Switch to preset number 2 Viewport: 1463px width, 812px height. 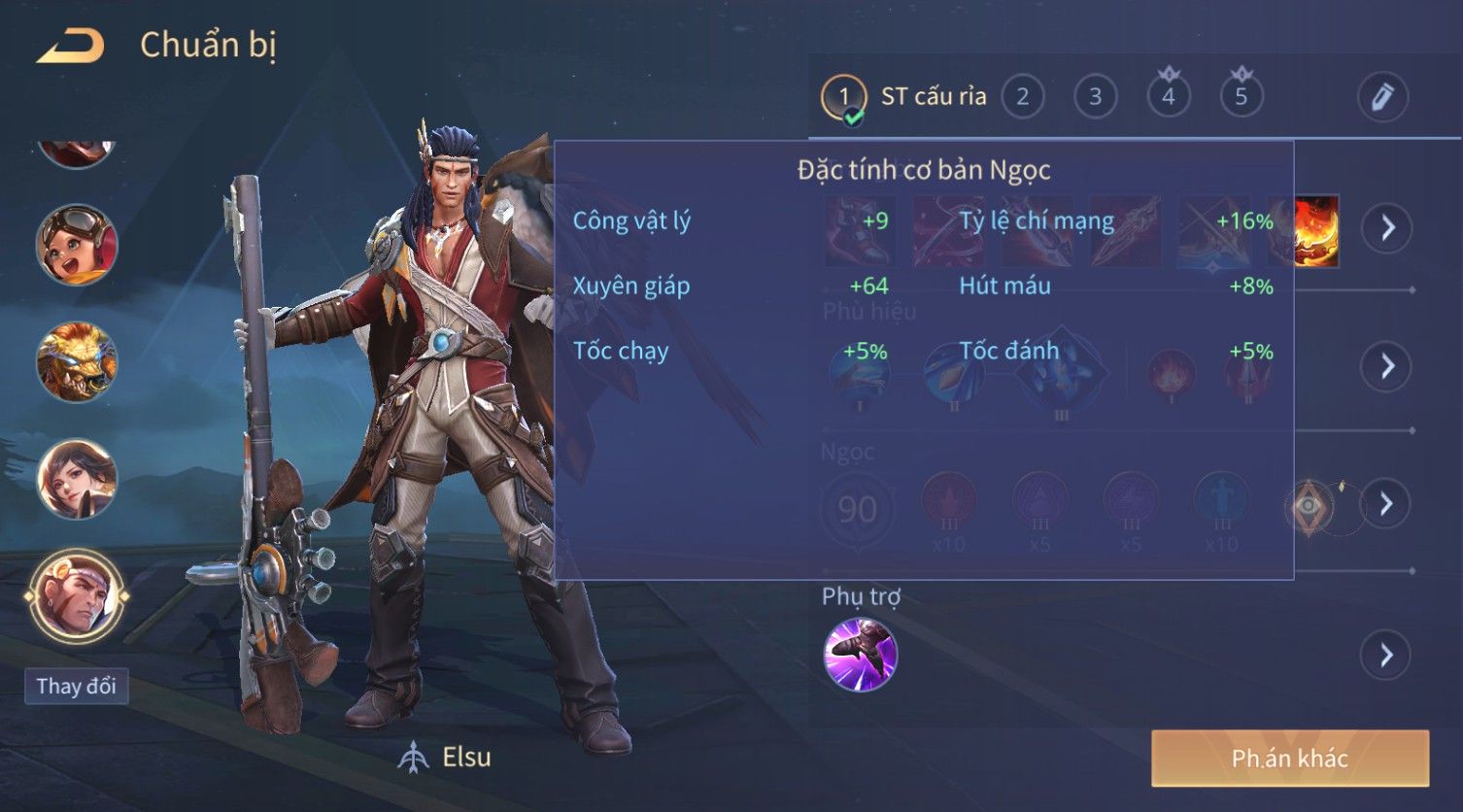[x=1022, y=97]
